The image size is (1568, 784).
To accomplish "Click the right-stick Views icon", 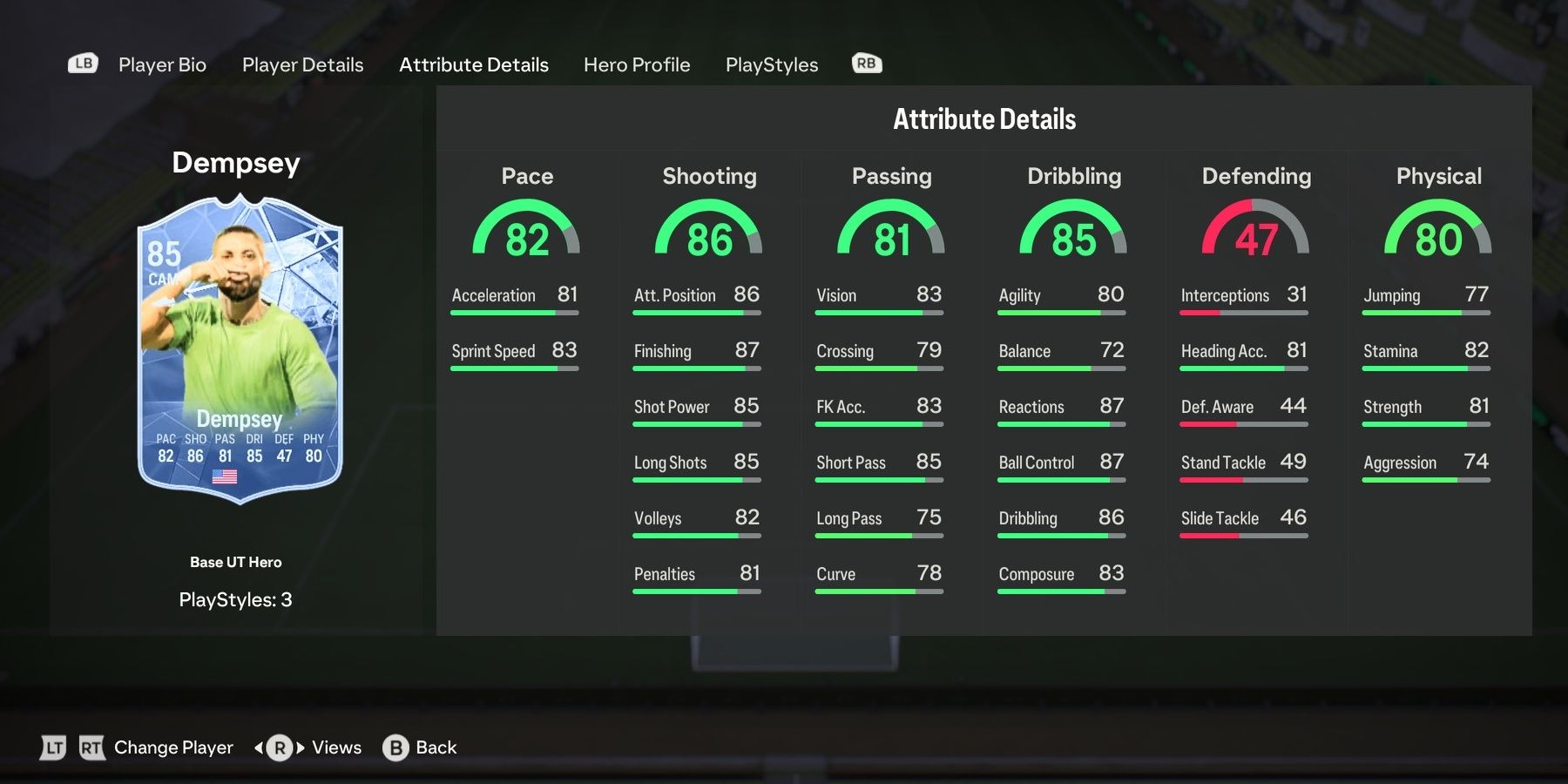I will click(279, 747).
